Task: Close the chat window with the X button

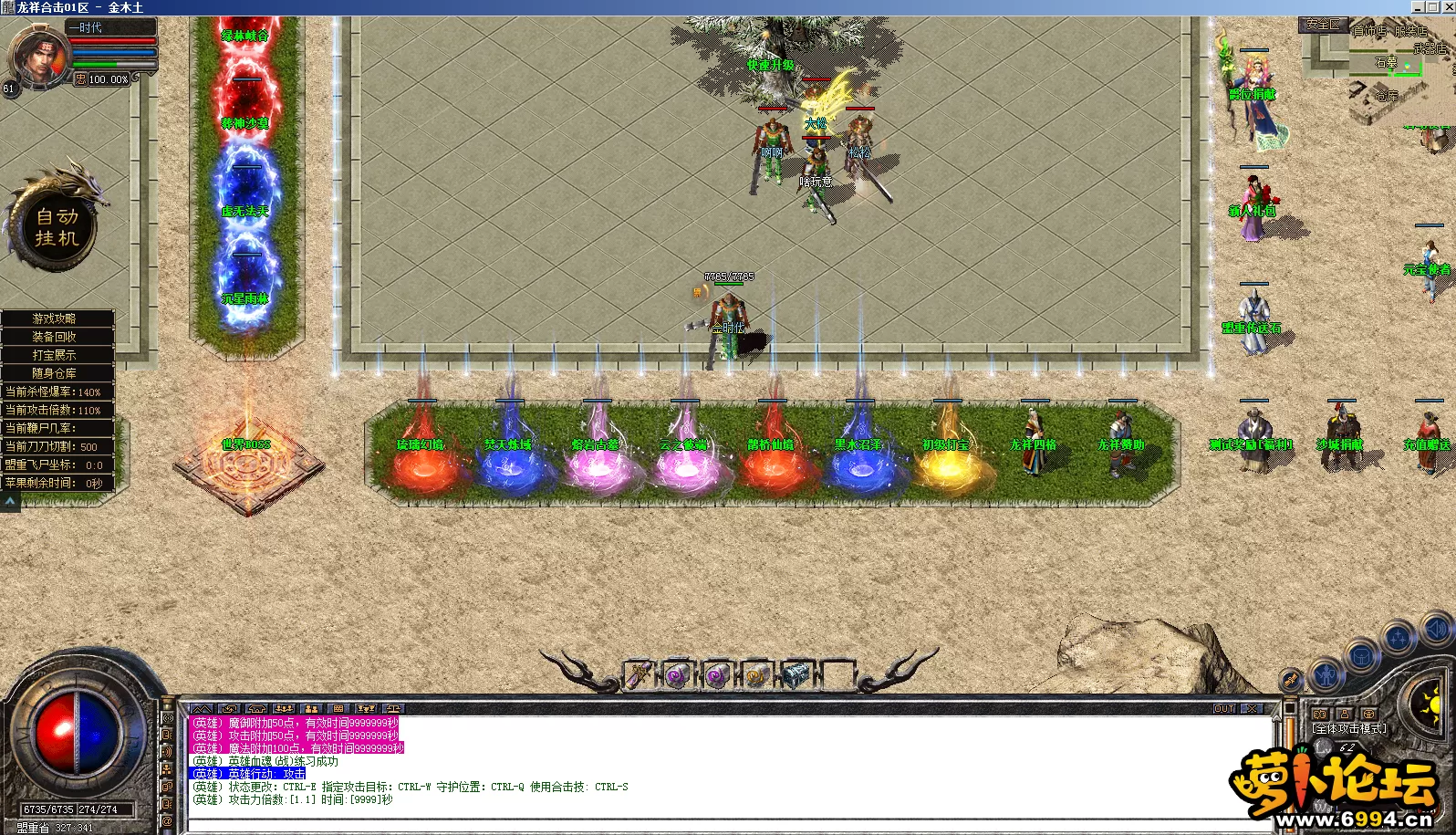Action: pyautogui.click(x=1252, y=708)
